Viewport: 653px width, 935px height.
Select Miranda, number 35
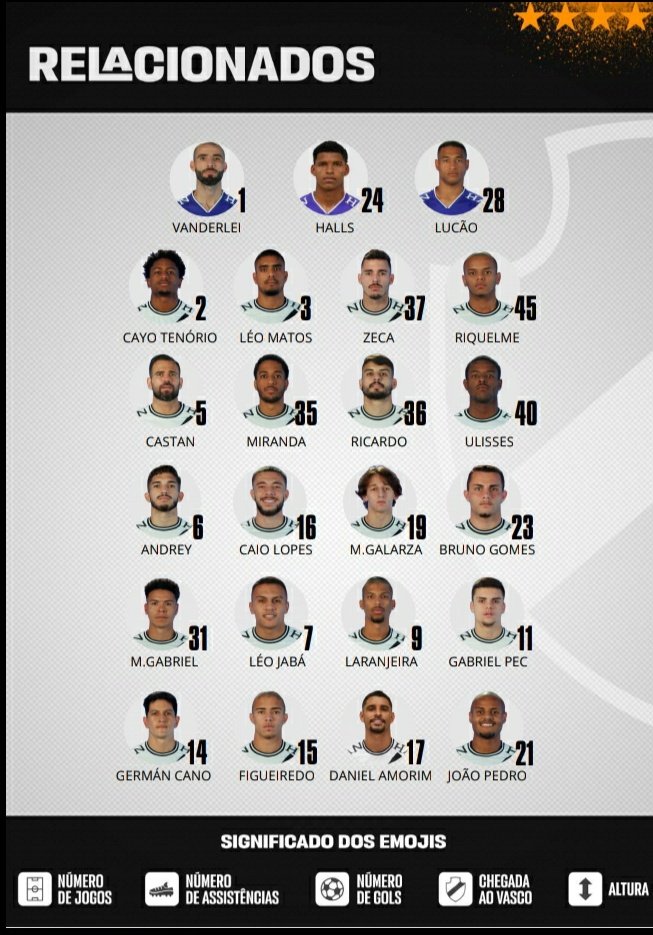click(x=270, y=391)
